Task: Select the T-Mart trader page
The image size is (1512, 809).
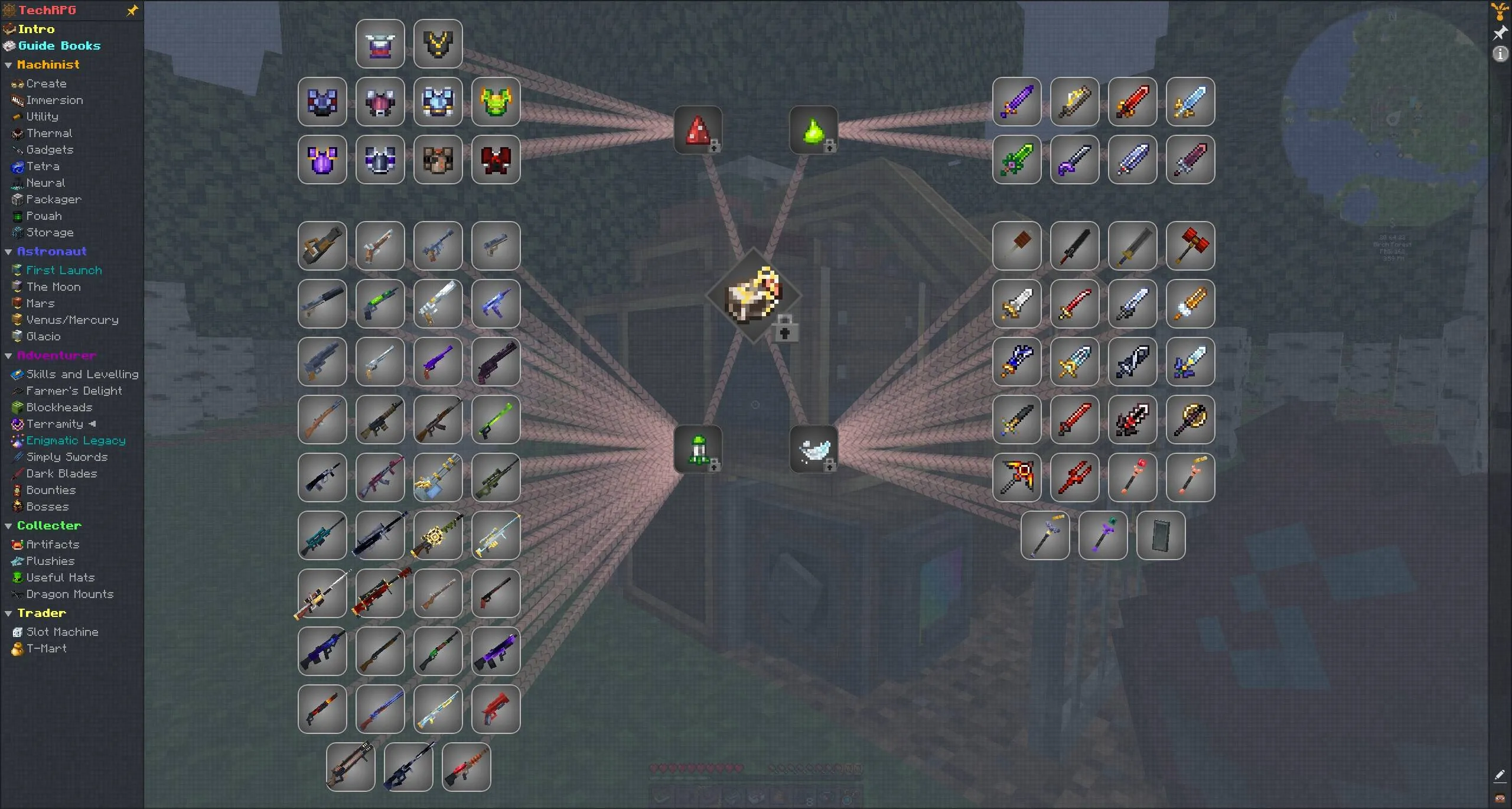Action: click(x=47, y=648)
